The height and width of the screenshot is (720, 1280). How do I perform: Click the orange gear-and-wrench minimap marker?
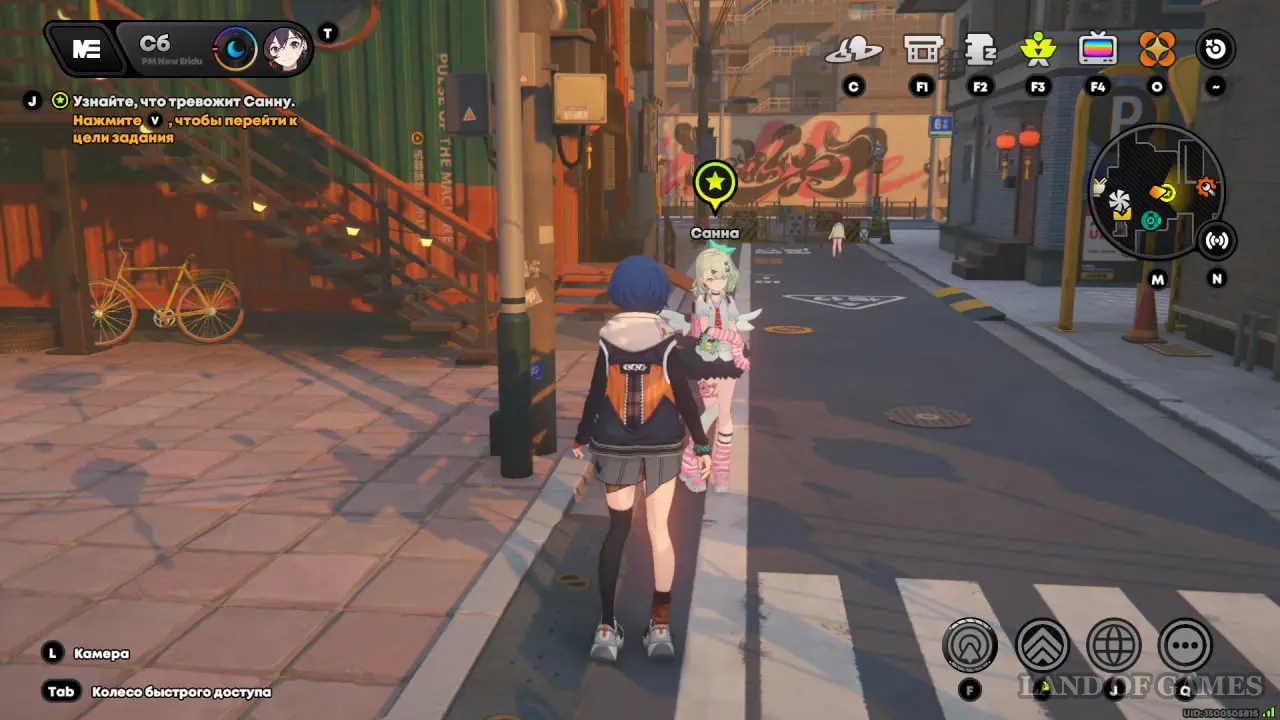1205,186
